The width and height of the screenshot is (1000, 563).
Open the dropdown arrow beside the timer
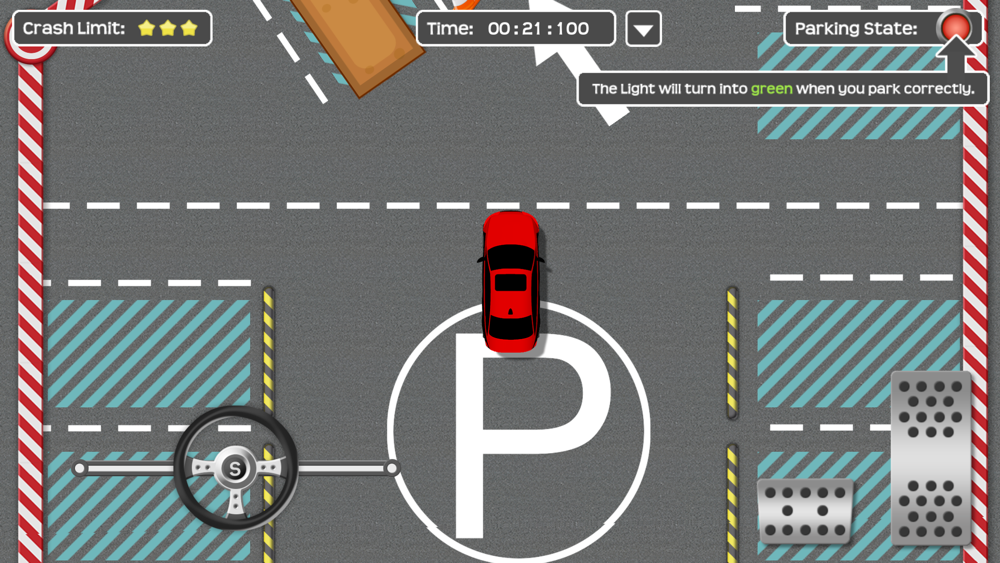pyautogui.click(x=643, y=29)
